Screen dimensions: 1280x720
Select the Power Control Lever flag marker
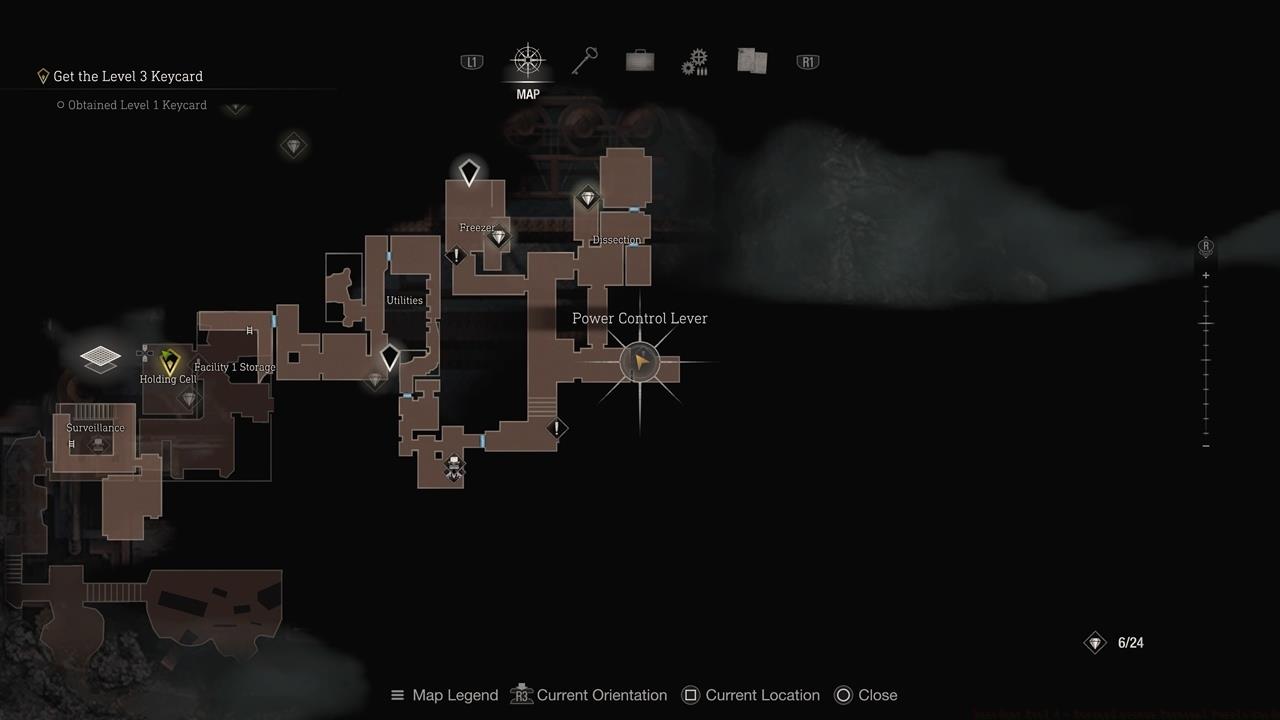[640, 362]
